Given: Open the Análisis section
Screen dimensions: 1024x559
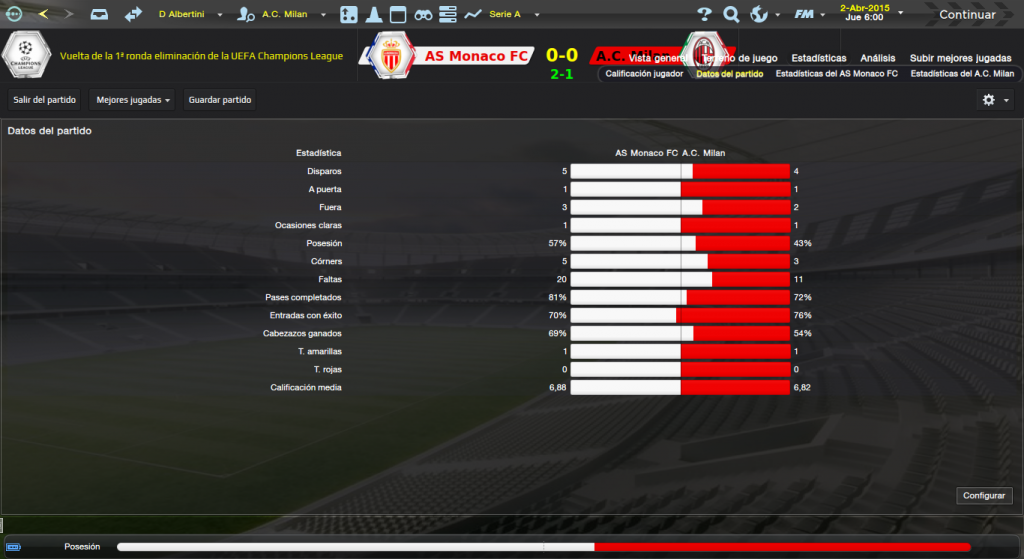Looking at the screenshot, I should pos(877,58).
